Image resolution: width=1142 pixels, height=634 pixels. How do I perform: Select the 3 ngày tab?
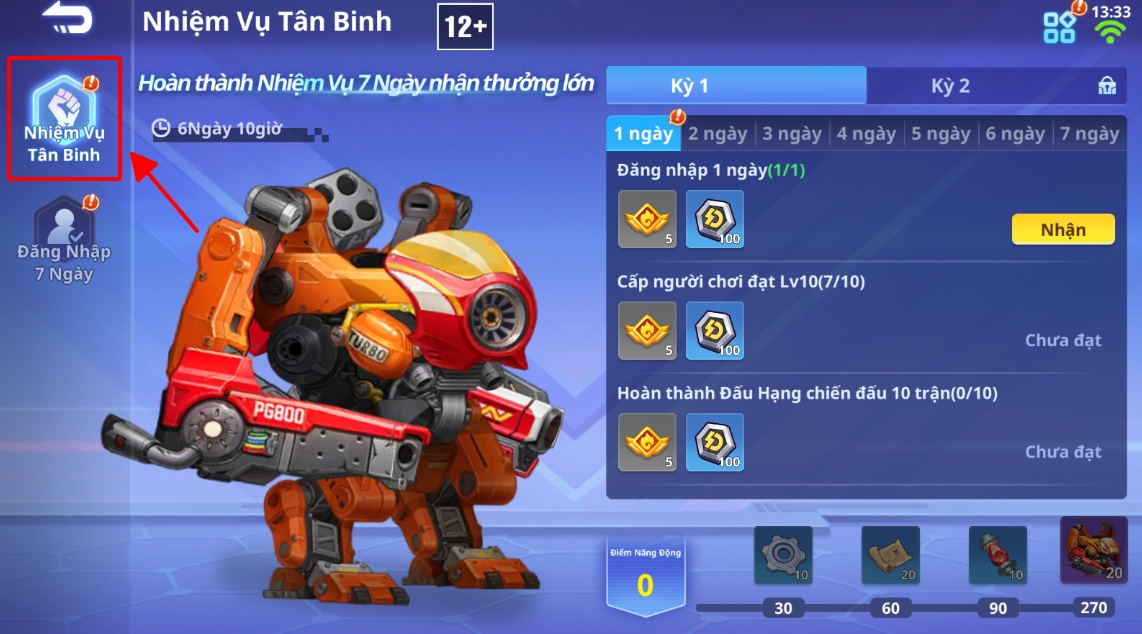pyautogui.click(x=792, y=134)
